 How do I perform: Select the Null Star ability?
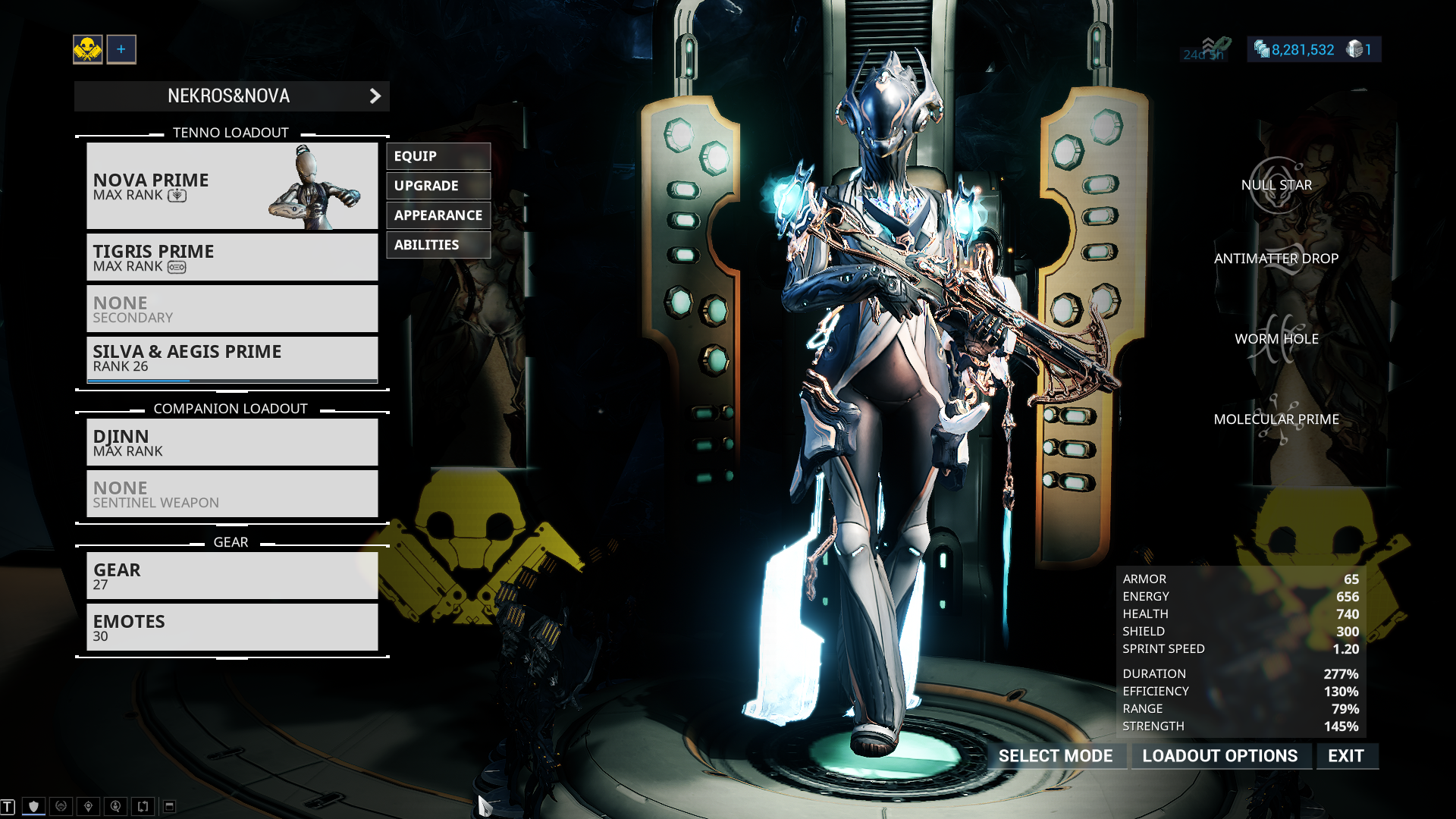pos(1276,185)
